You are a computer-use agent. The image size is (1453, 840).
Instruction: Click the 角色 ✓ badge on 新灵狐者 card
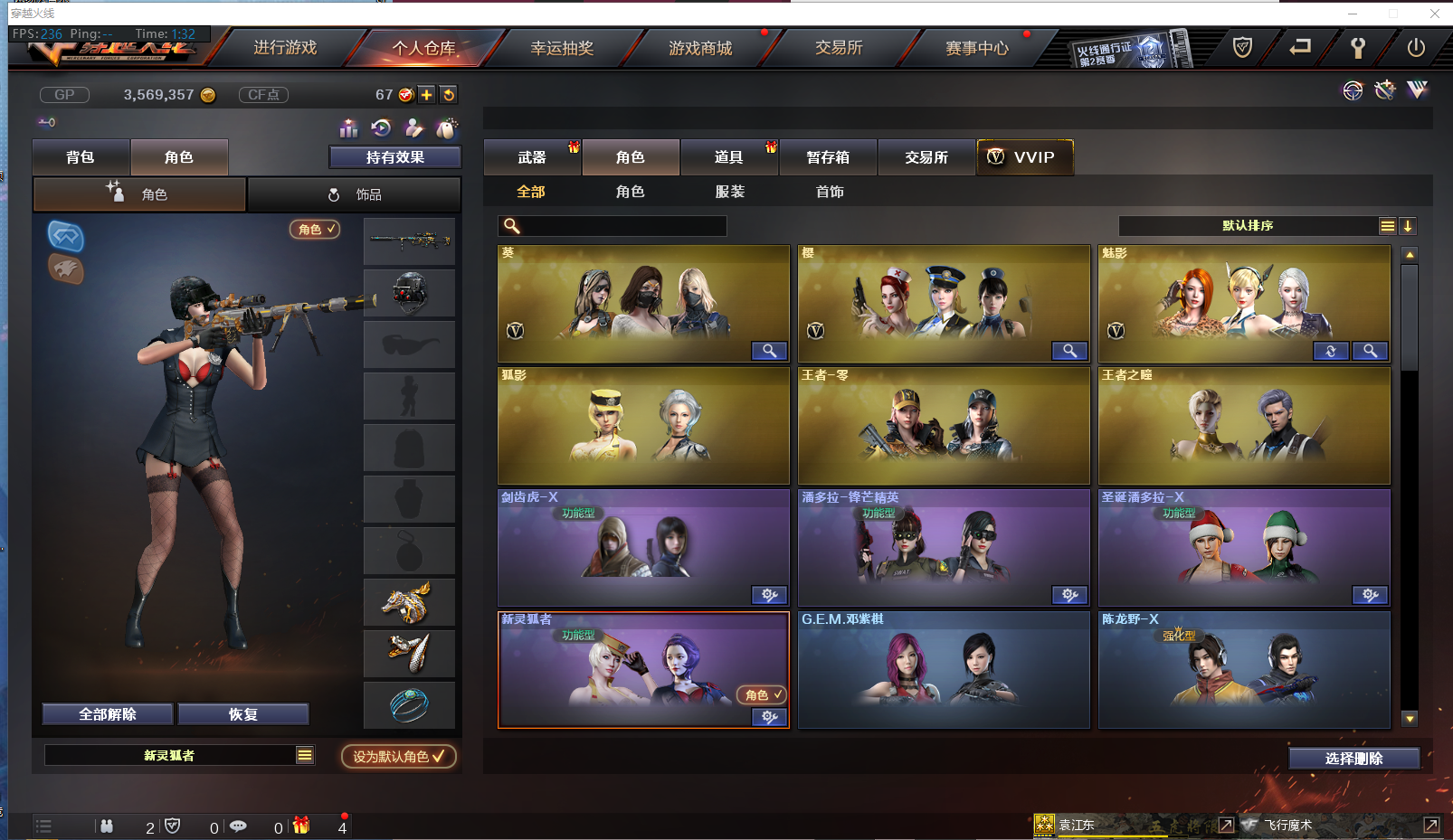[x=760, y=695]
